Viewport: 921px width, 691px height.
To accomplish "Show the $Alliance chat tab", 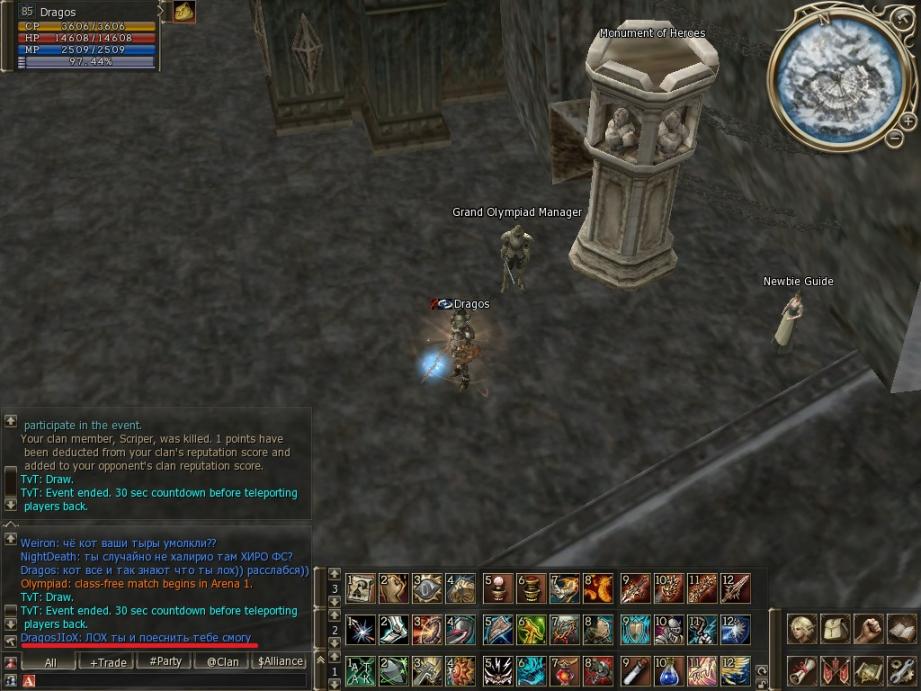I will pyautogui.click(x=279, y=662).
